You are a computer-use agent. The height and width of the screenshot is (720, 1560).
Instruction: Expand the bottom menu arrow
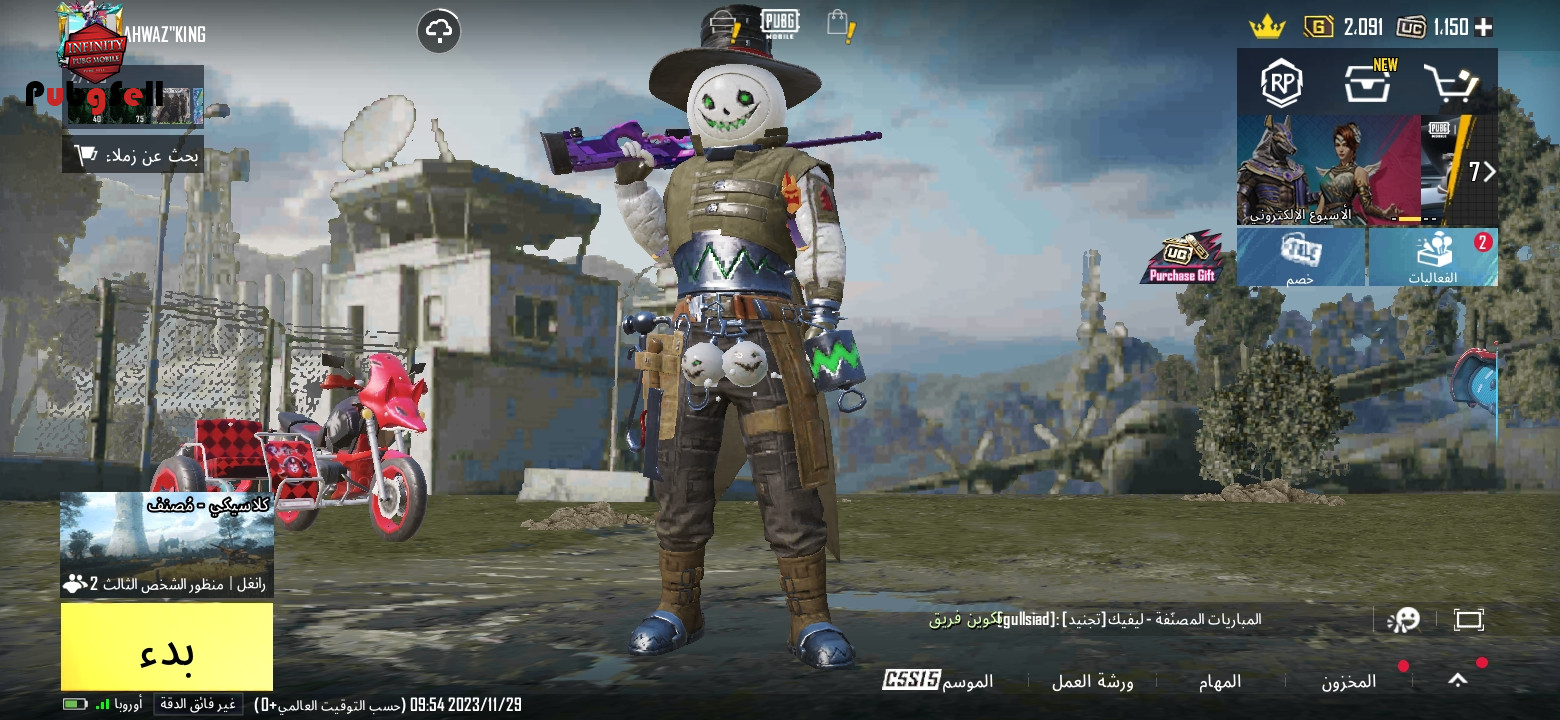coord(1458,680)
